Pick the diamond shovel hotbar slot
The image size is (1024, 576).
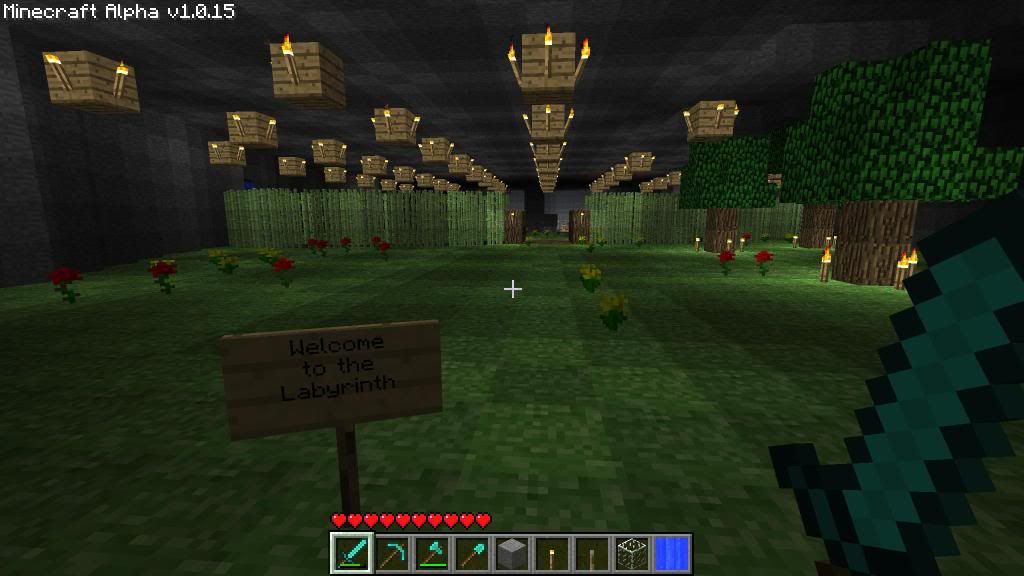tap(471, 552)
